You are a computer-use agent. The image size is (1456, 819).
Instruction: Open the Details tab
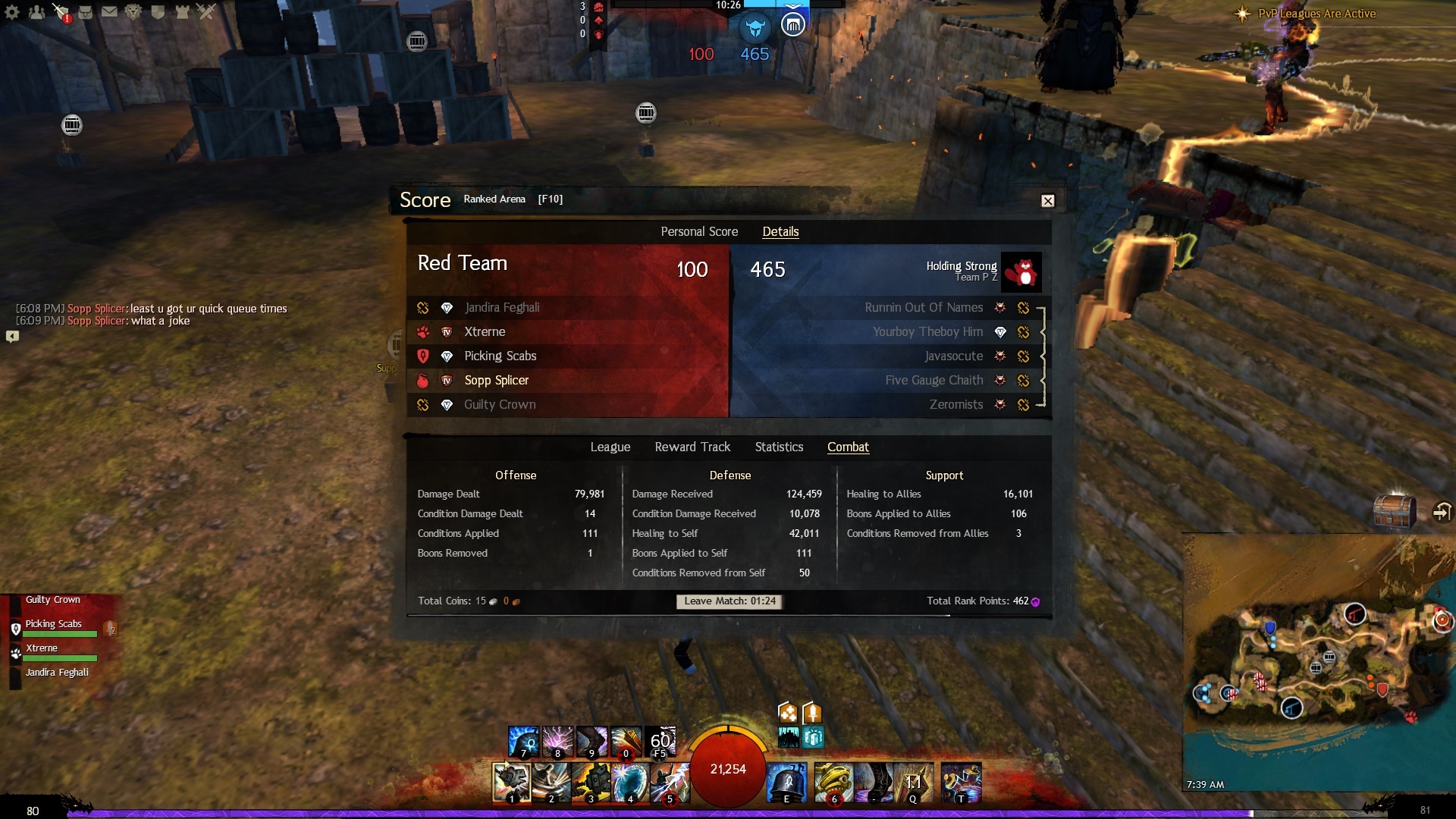click(x=780, y=232)
